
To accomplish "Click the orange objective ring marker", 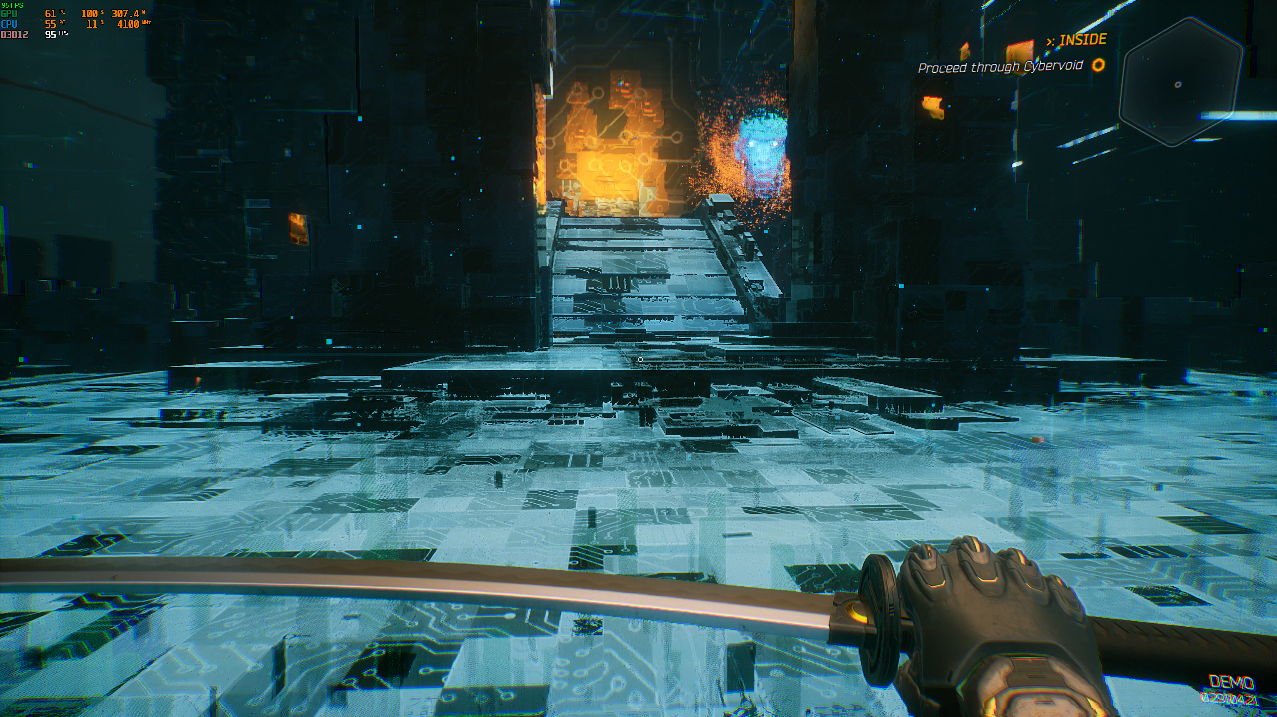I will (1098, 66).
